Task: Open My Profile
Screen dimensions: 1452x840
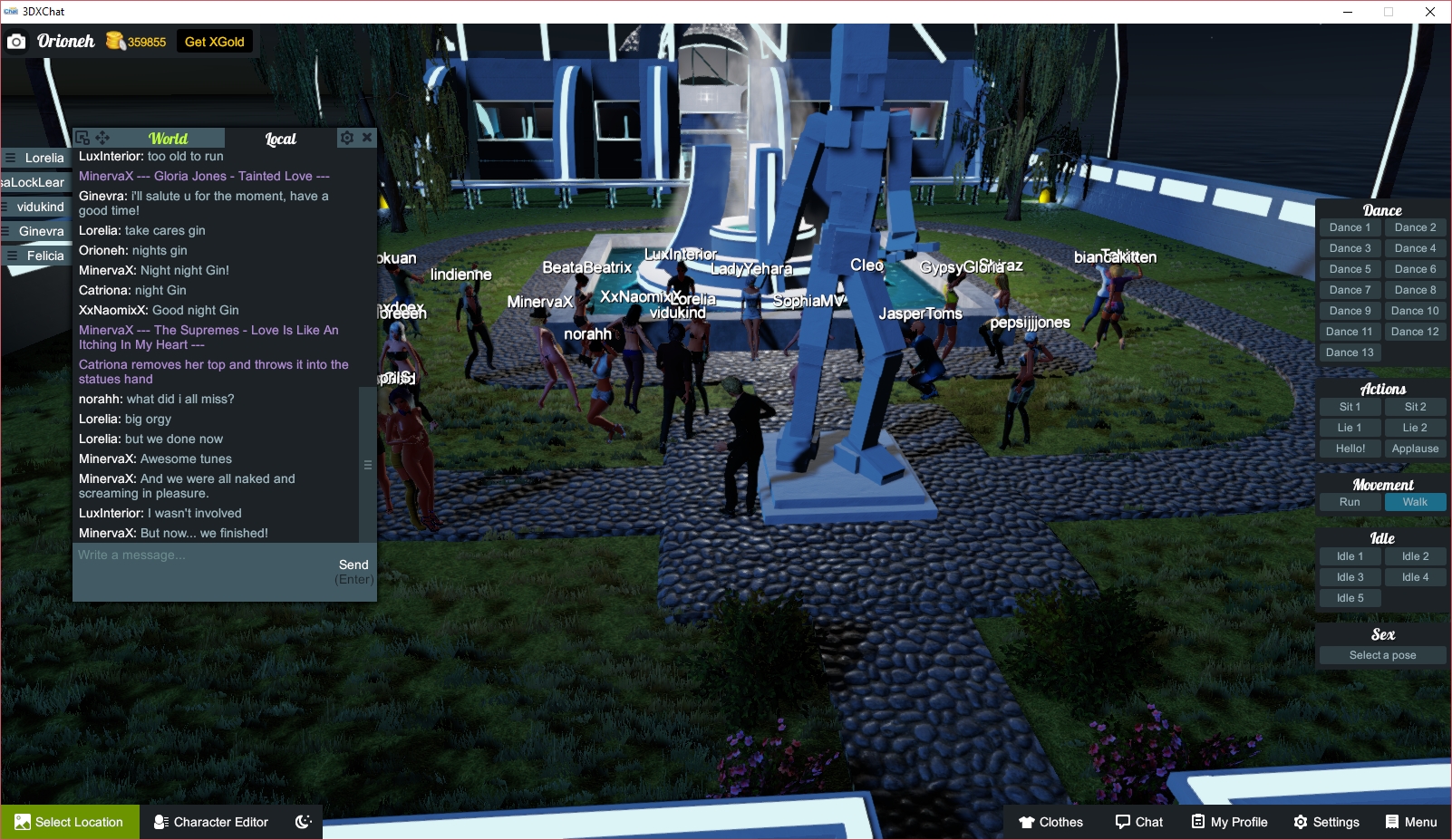Action: coord(1229,822)
